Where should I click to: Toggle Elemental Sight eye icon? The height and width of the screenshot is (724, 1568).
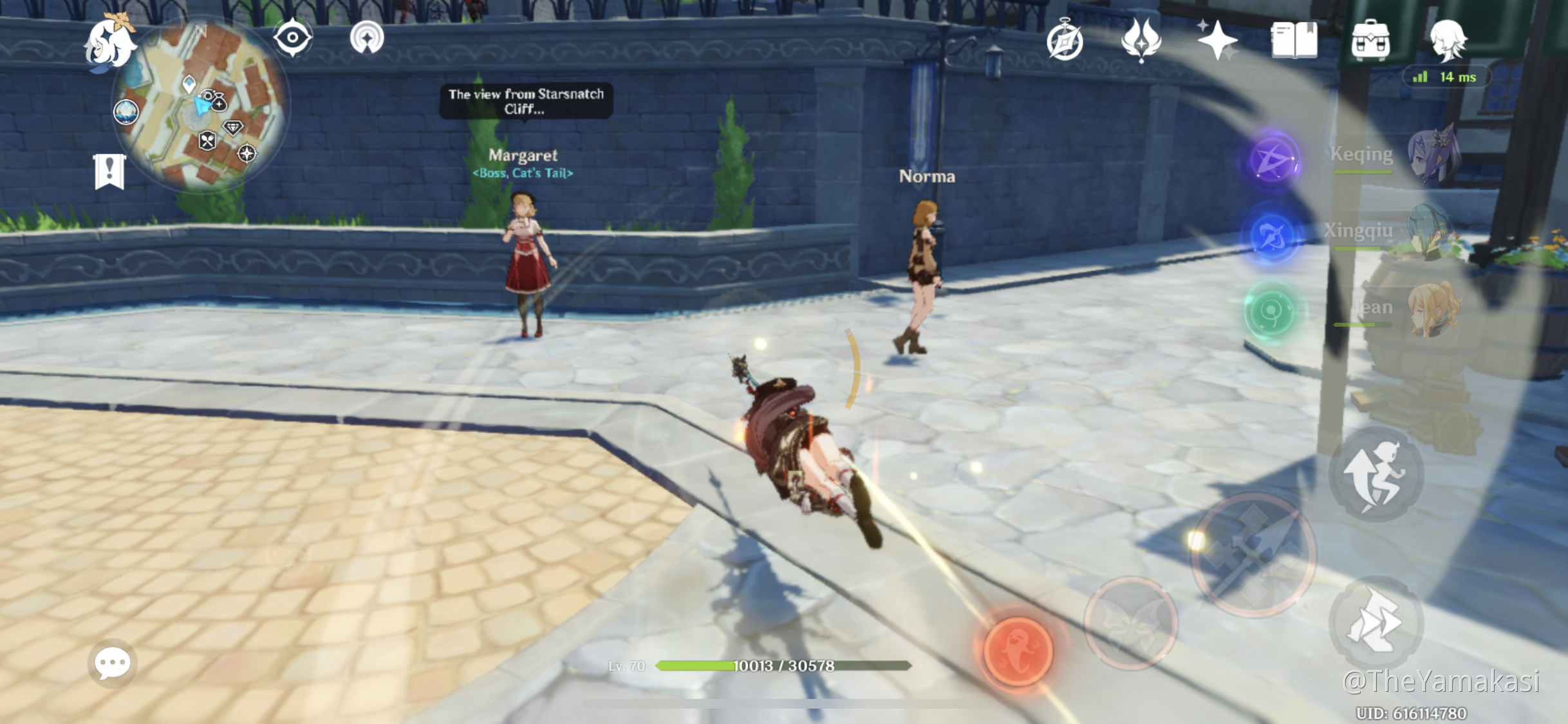(293, 38)
